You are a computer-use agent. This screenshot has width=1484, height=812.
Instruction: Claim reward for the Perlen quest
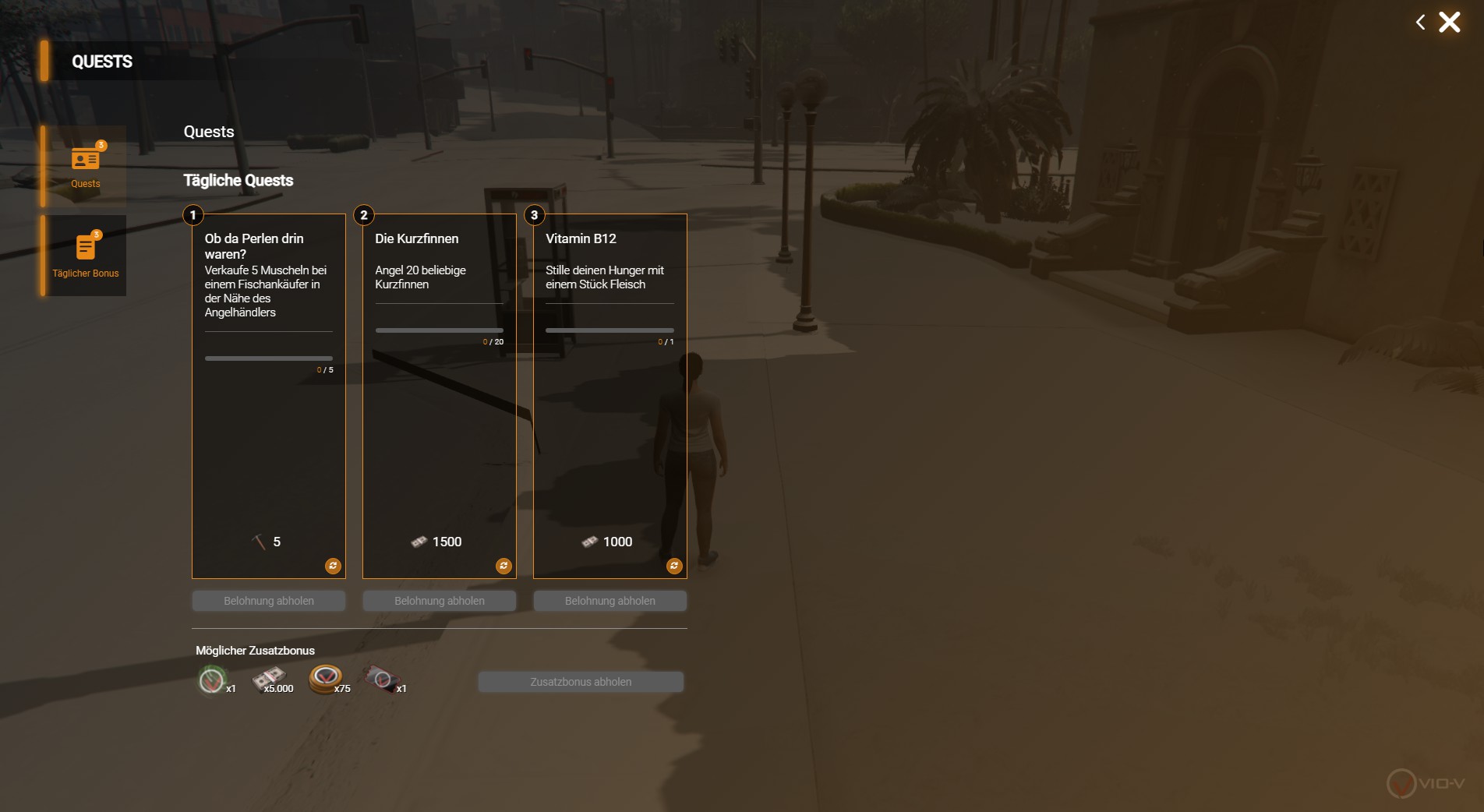pyautogui.click(x=269, y=601)
